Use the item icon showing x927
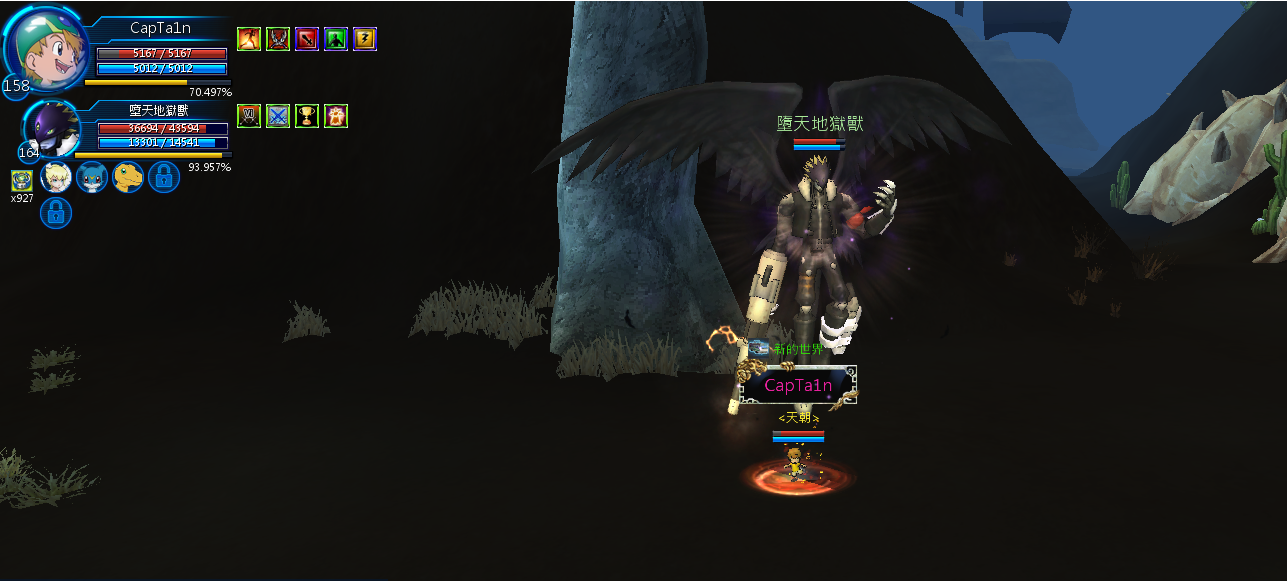Viewport: 1287px width, 581px height. 22,180
